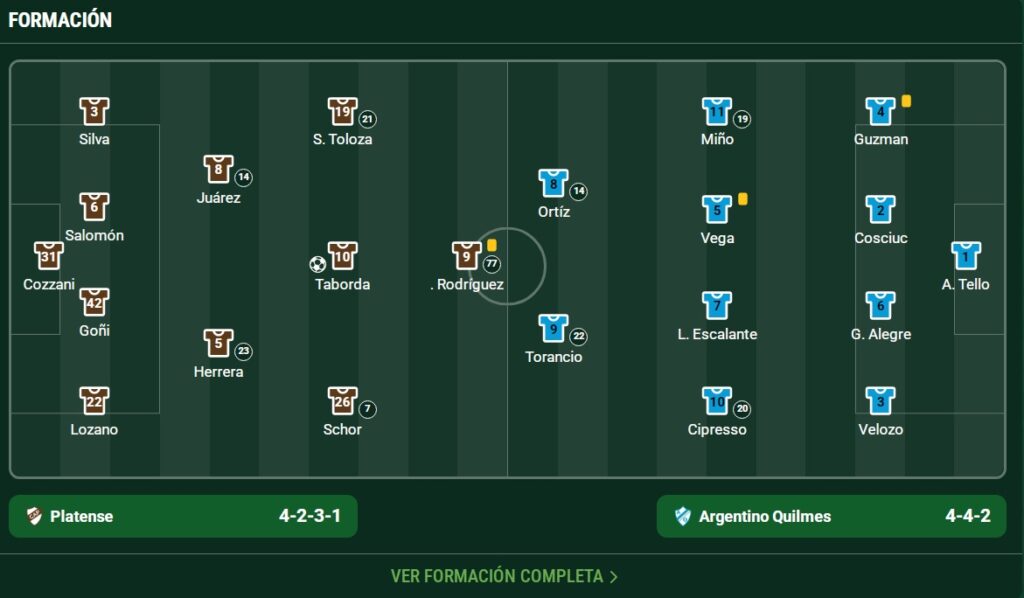
Task: Select goalkeeper Cozzani's shirt
Action: [48, 256]
